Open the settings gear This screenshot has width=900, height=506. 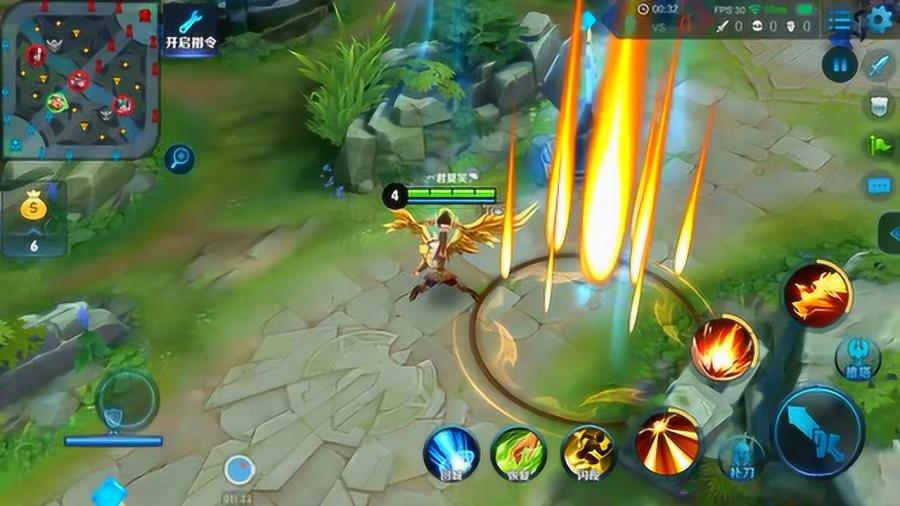(x=879, y=17)
